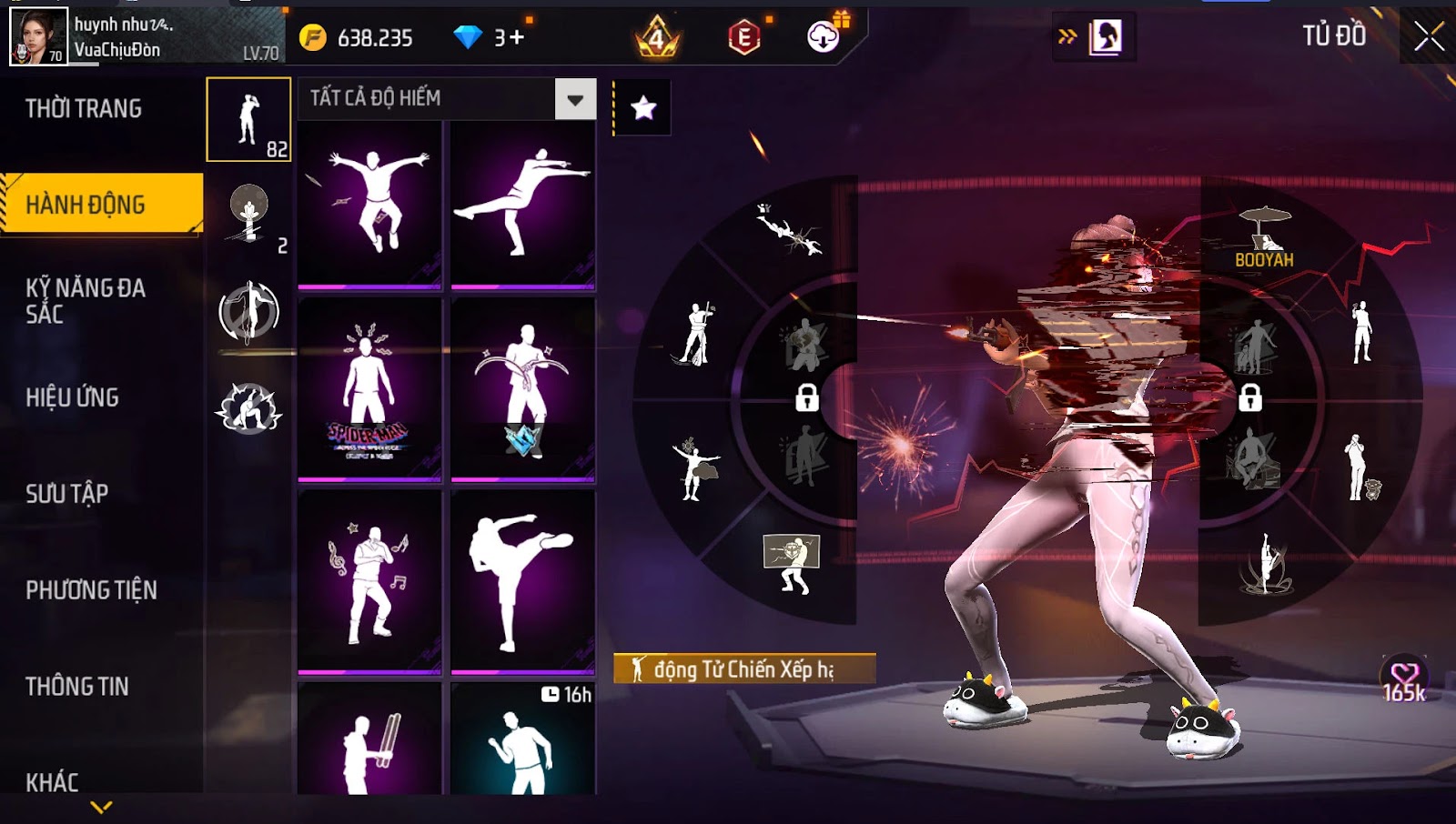Viewport: 1456px width, 824px height.
Task: Open the Hiệu Ứng category
Action: 73,397
